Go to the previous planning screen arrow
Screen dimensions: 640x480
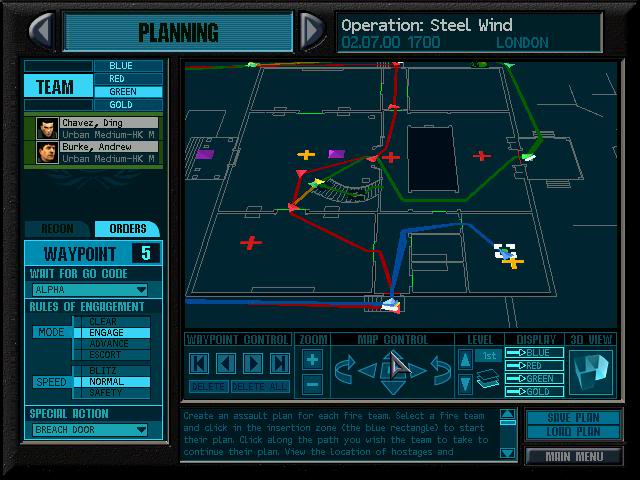pos(42,30)
